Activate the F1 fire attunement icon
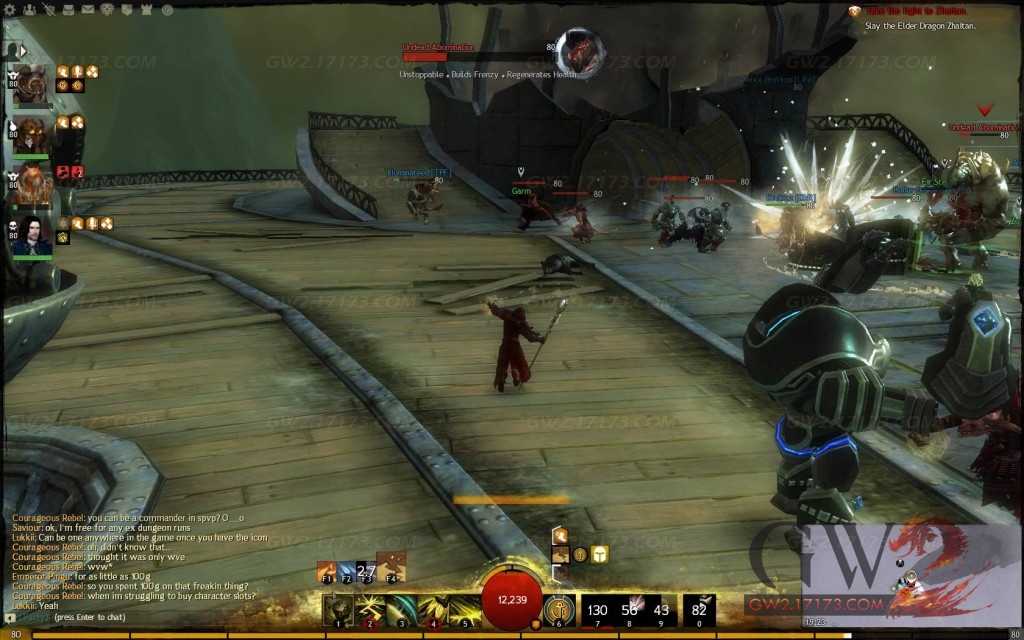1024x640 pixels. click(x=326, y=571)
